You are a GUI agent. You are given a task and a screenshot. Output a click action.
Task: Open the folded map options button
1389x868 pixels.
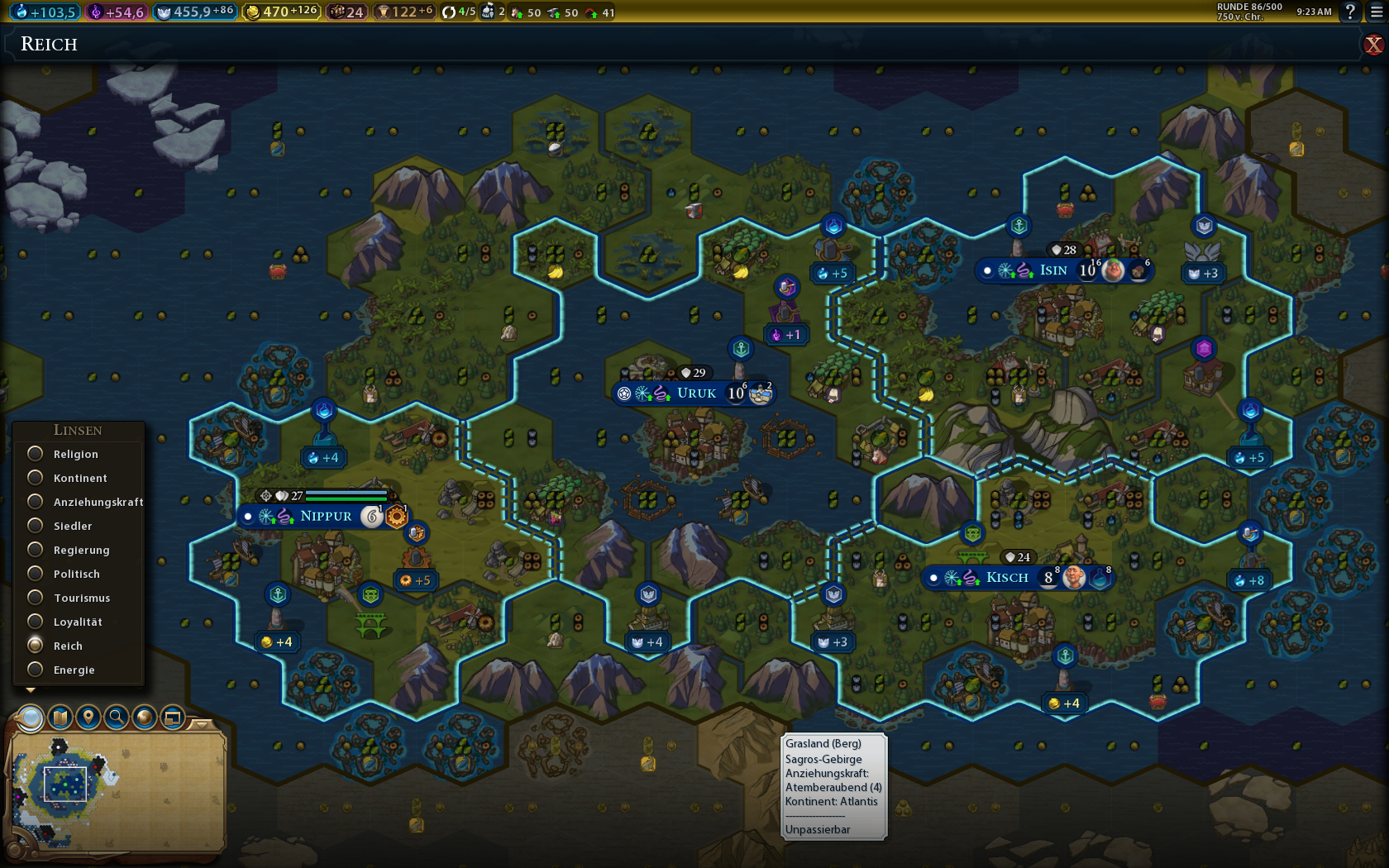[60, 717]
